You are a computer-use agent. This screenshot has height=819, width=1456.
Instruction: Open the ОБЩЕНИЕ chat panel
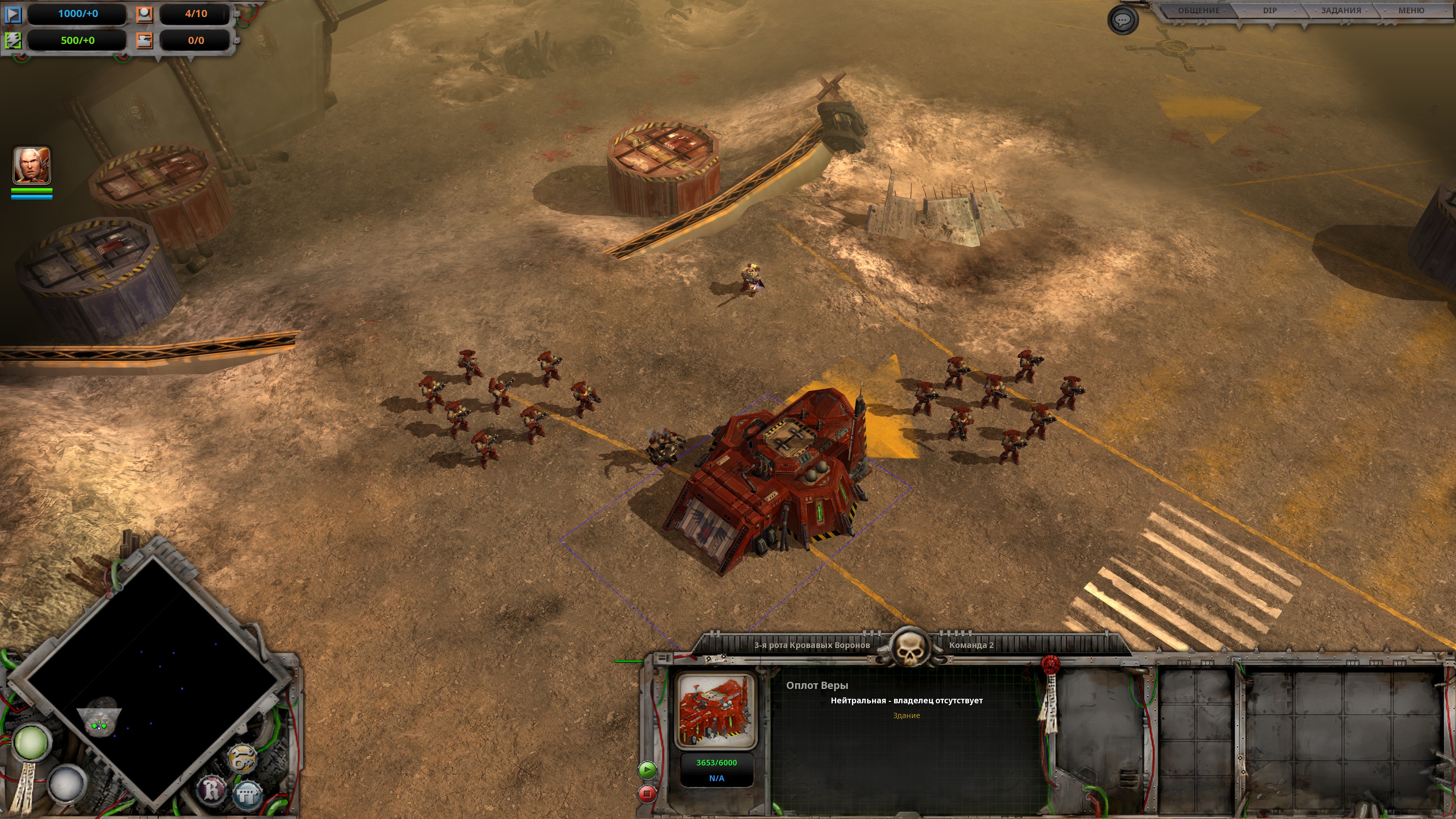pyautogui.click(x=1198, y=11)
